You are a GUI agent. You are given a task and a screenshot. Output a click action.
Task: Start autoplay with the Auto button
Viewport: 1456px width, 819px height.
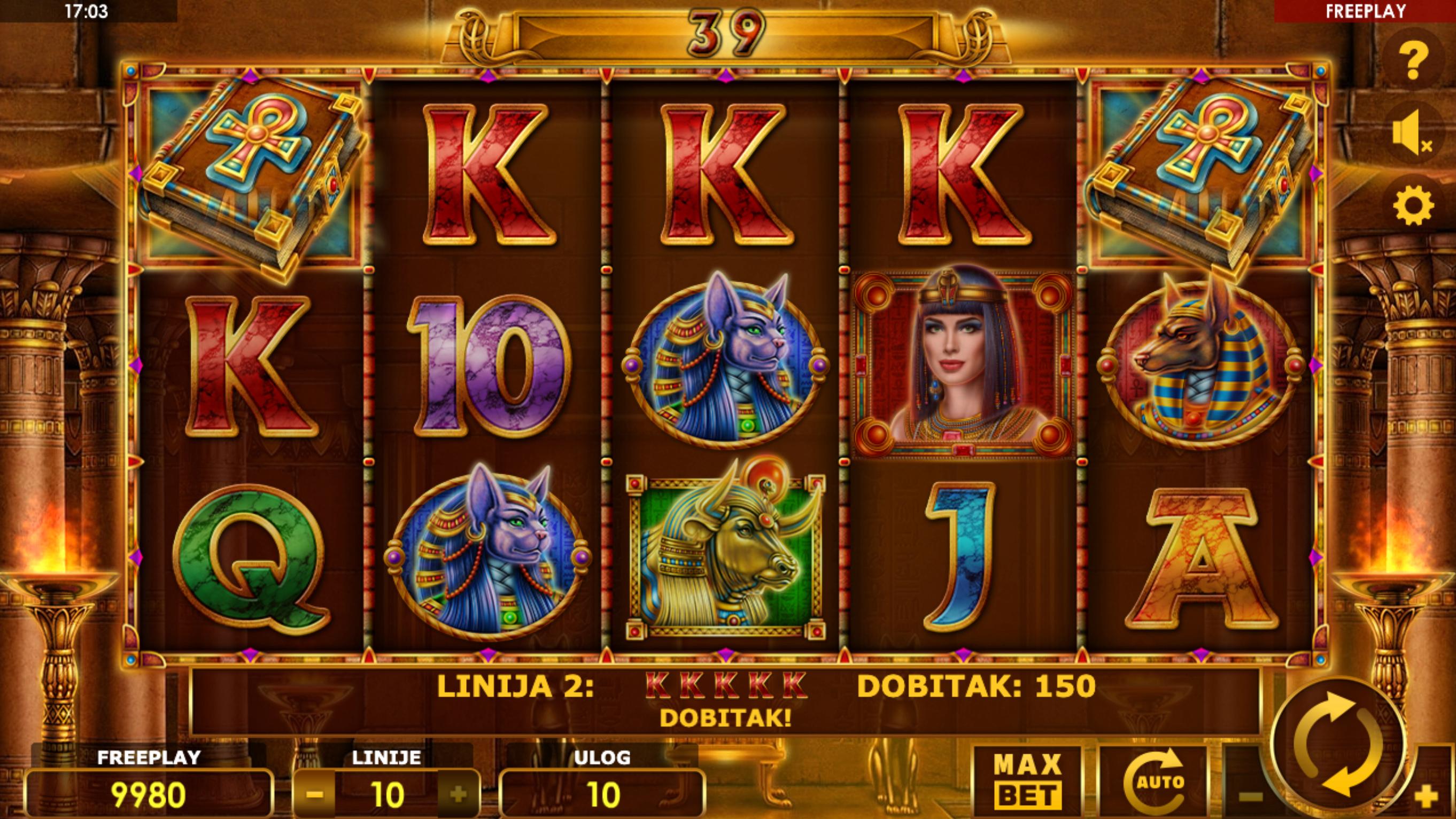click(1153, 782)
